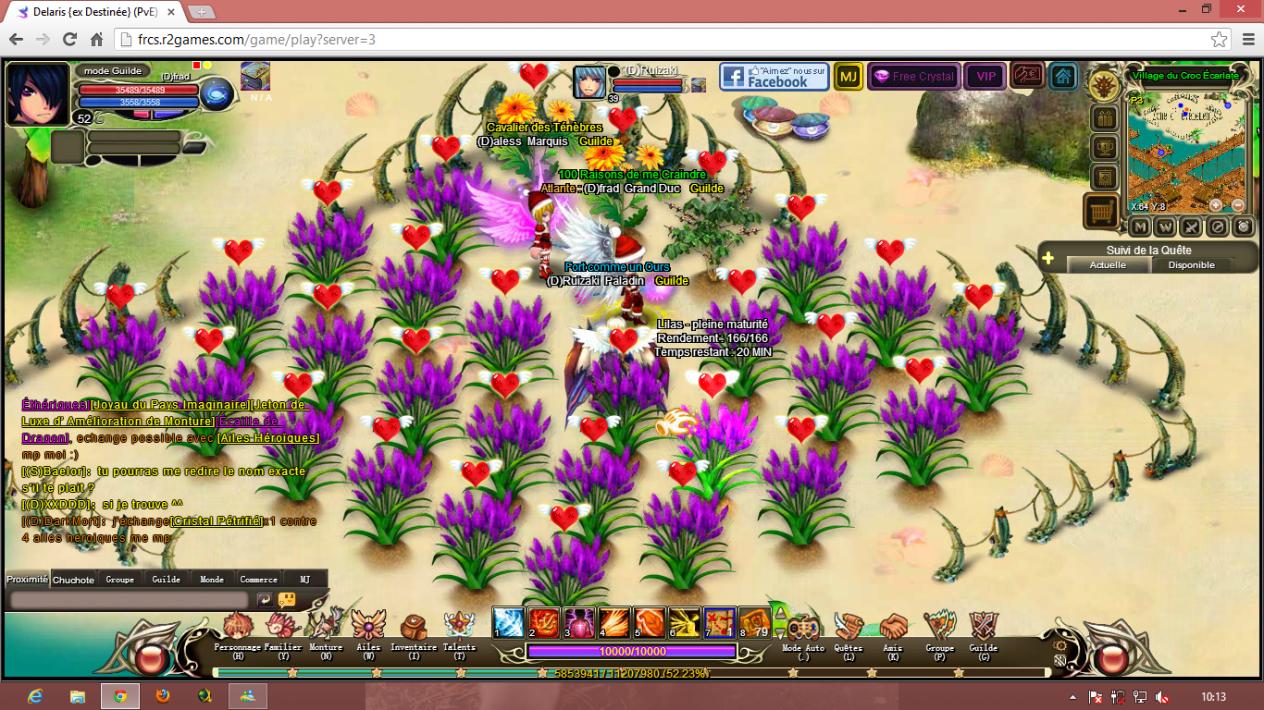1264x710 pixels.
Task: Click the Free Crystal button
Action: coord(914,76)
